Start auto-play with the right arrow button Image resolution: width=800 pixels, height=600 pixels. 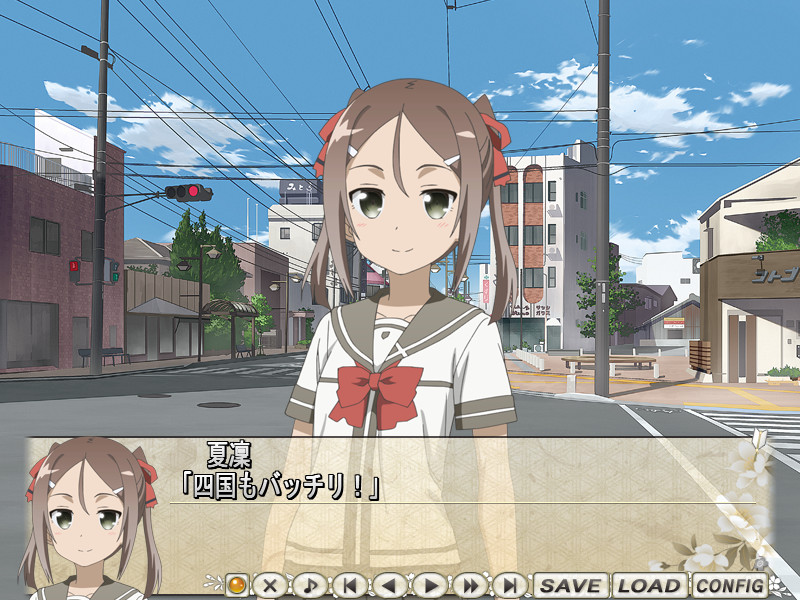(x=429, y=585)
